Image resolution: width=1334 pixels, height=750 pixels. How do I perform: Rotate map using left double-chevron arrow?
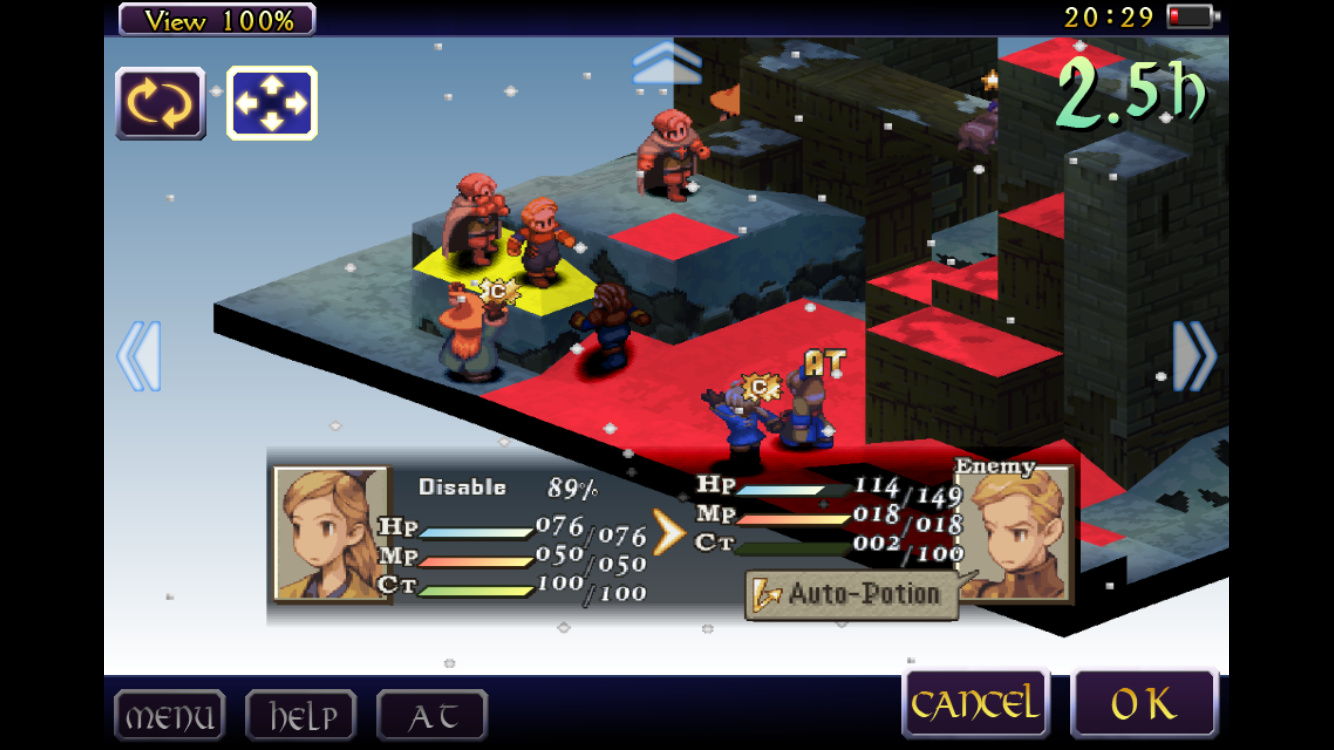(x=138, y=356)
